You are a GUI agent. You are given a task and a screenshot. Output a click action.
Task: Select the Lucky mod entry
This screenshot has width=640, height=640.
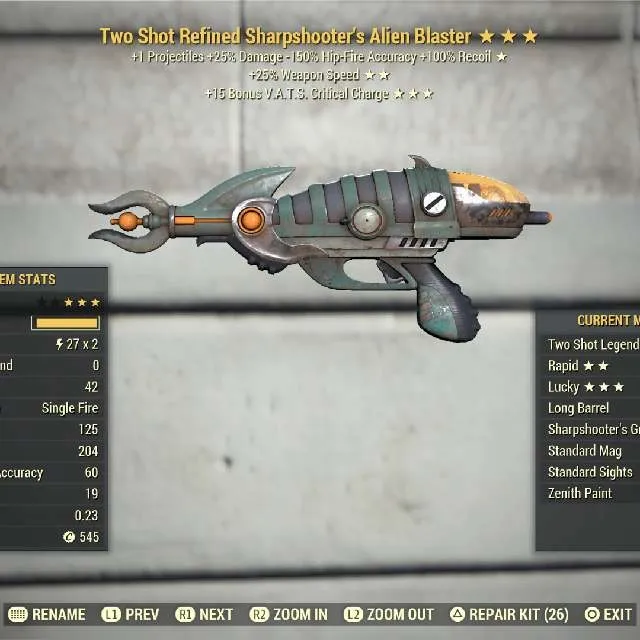[586, 387]
